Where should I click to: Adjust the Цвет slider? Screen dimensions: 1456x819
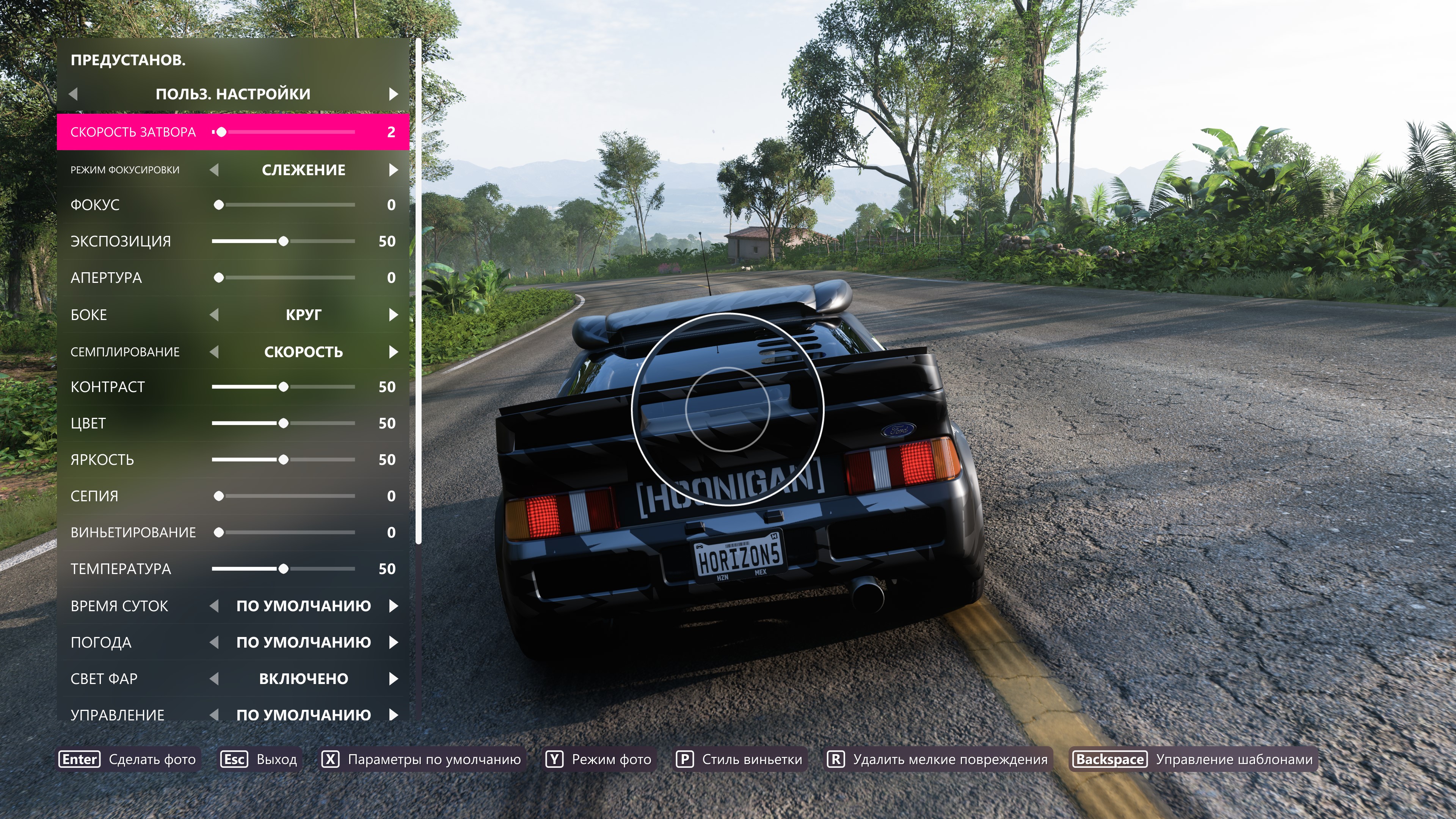(283, 424)
